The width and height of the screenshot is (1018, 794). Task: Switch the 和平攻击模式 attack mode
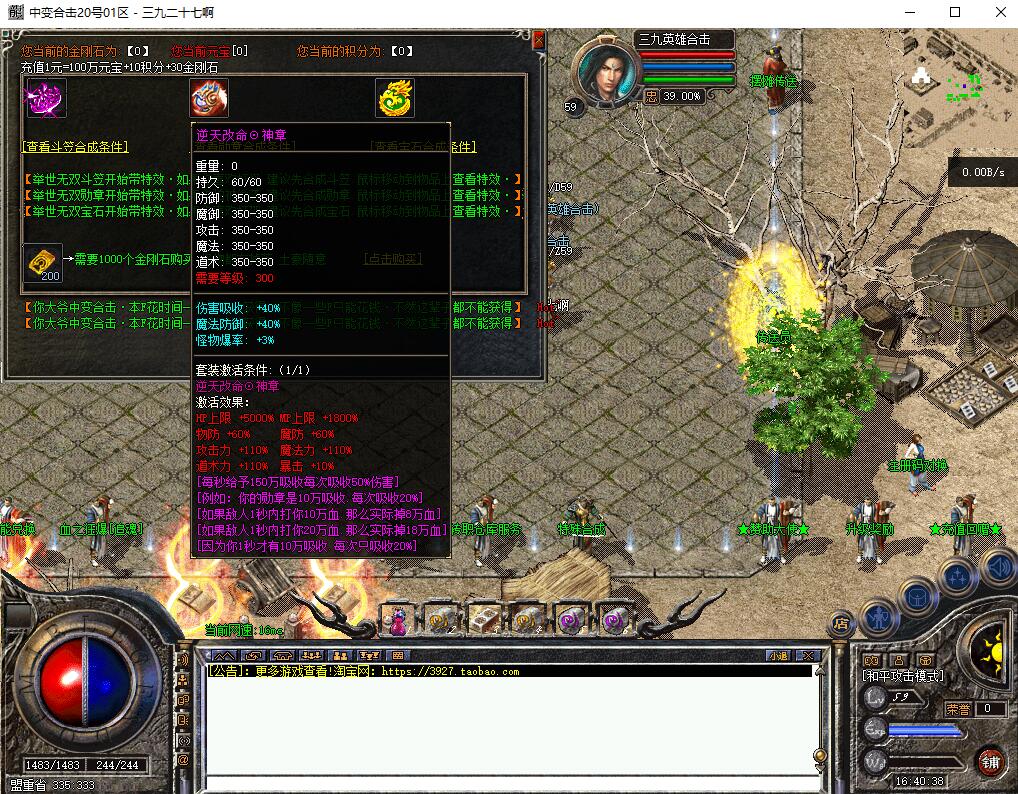[x=903, y=676]
